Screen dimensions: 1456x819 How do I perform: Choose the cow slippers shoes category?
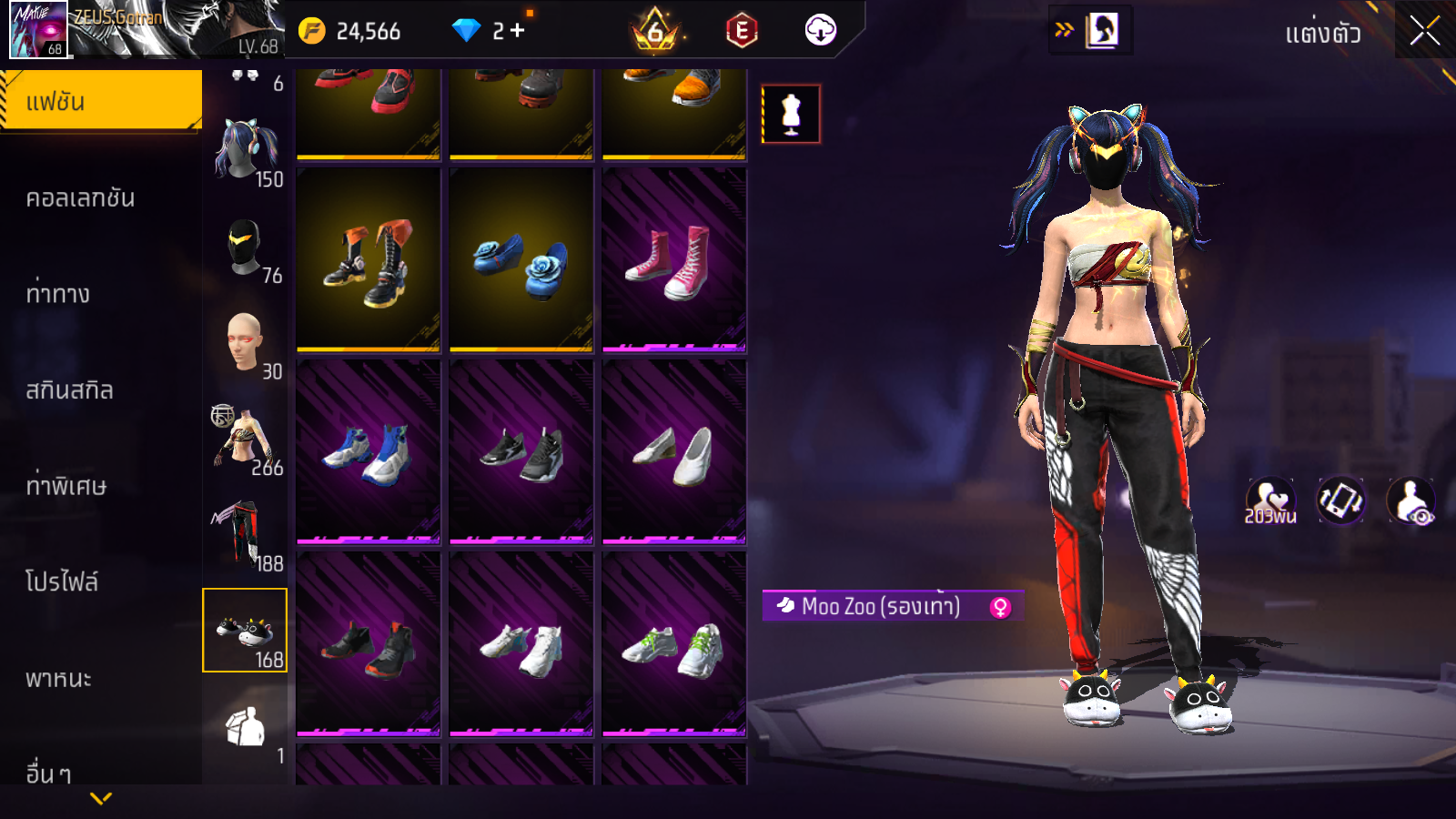pyautogui.click(x=245, y=630)
